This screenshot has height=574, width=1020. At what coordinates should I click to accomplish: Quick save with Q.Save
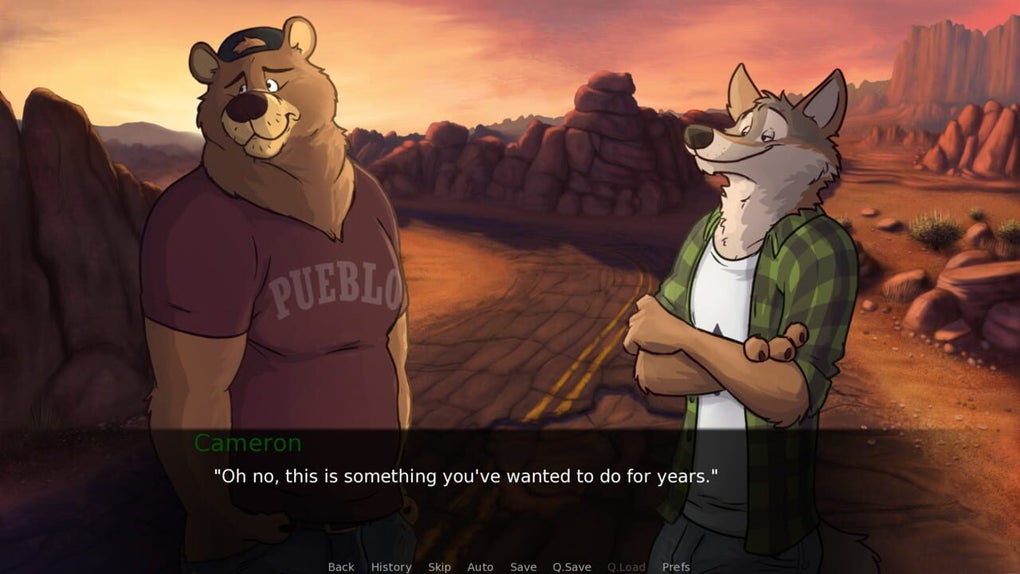click(x=572, y=567)
